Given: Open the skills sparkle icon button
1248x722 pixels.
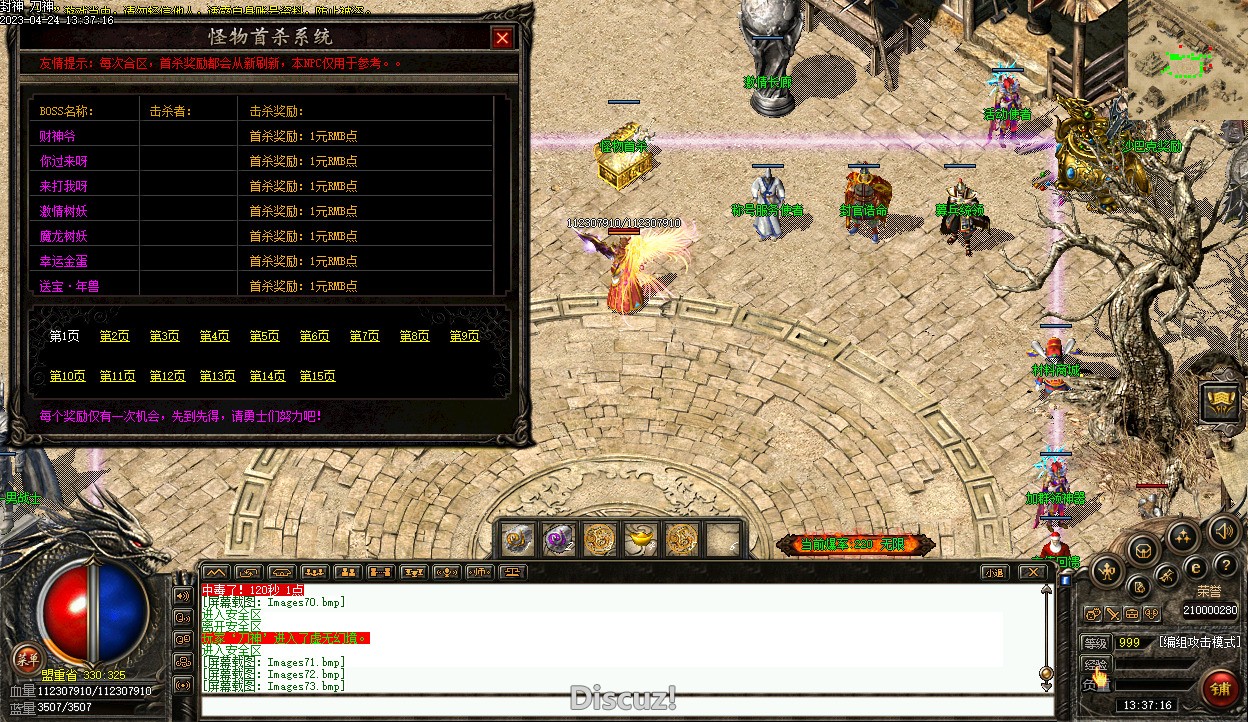Looking at the screenshot, I should click(1183, 537).
